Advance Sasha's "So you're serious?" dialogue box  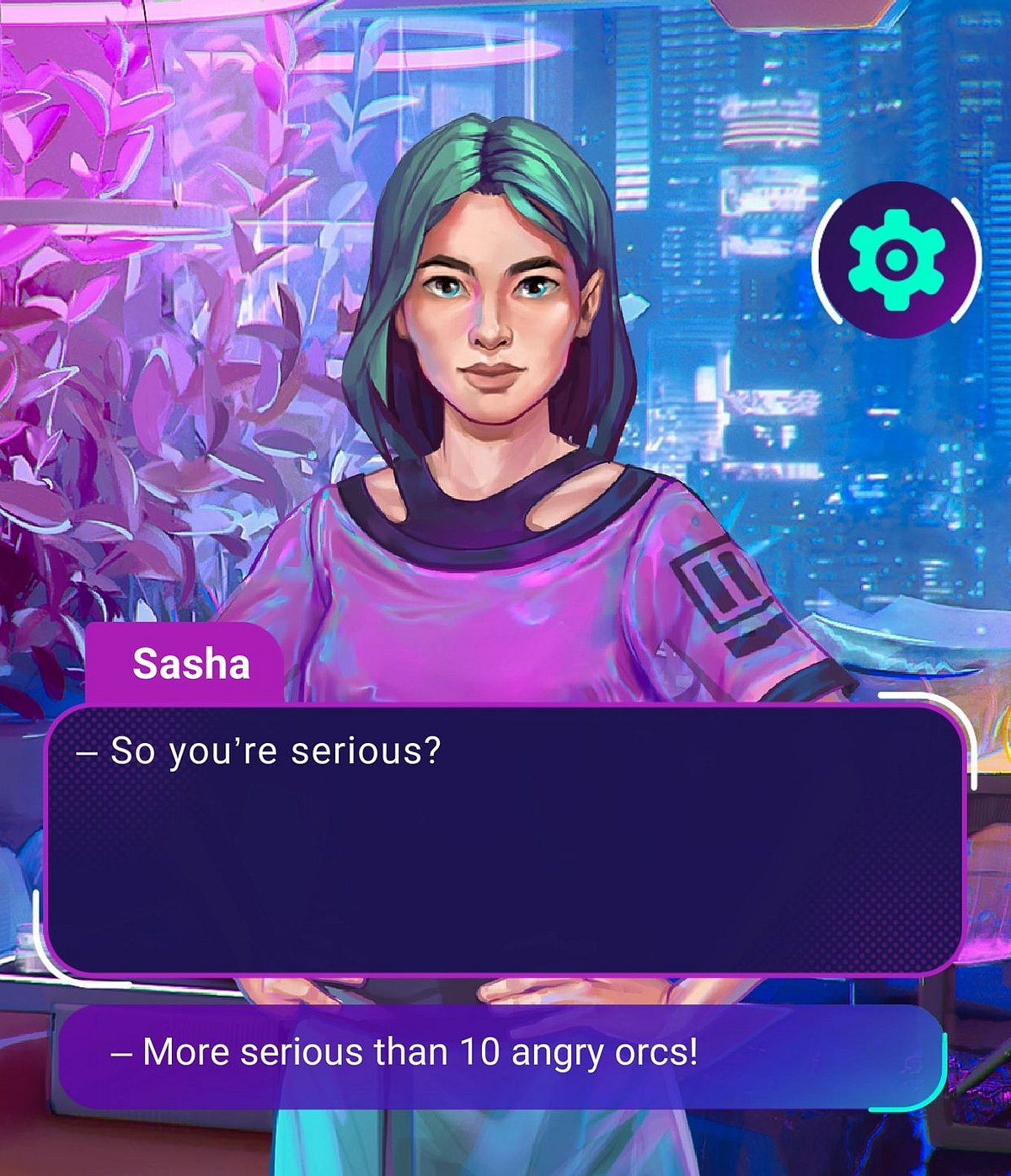(504, 840)
